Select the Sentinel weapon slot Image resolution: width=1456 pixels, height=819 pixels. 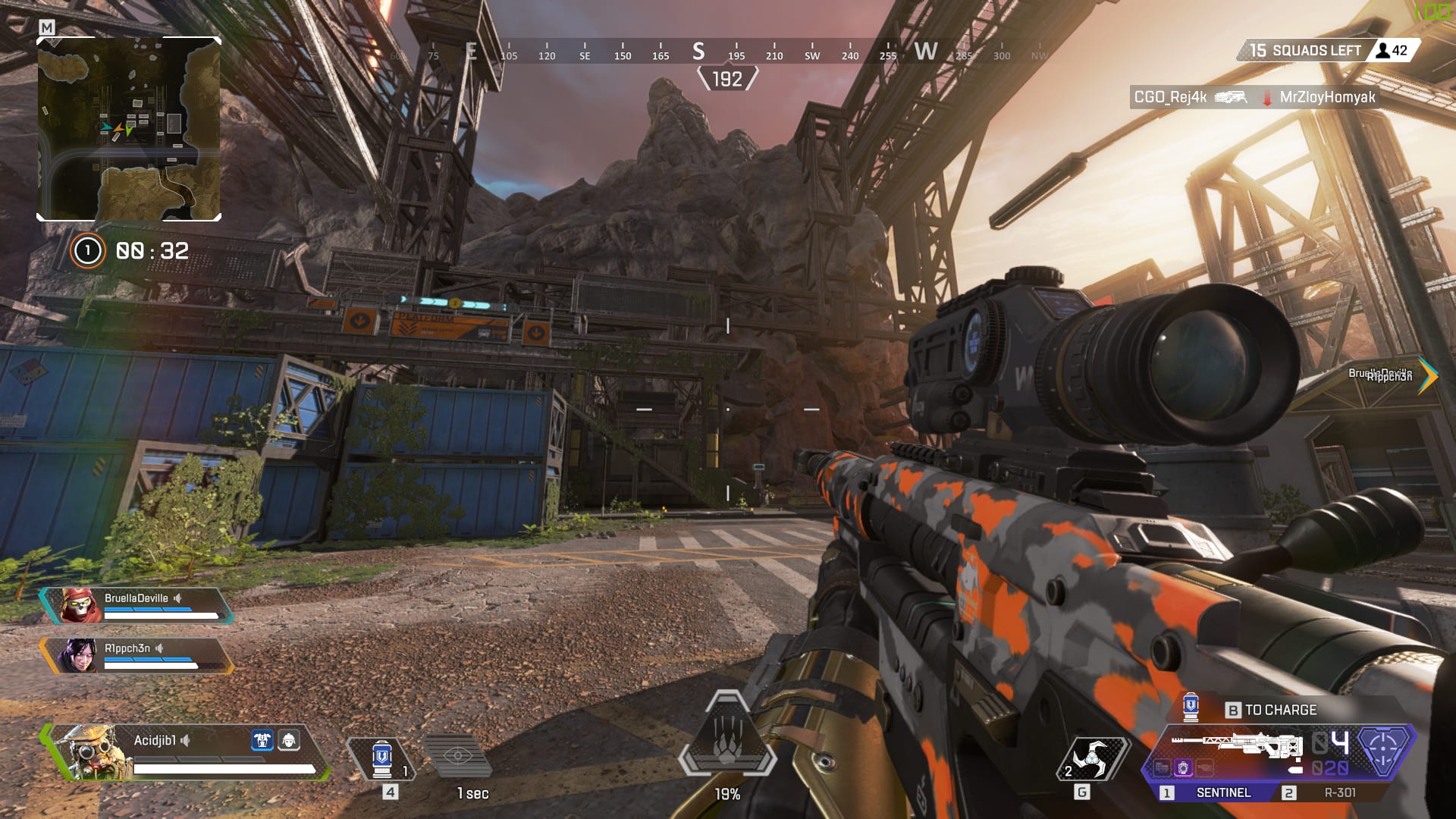1222,792
